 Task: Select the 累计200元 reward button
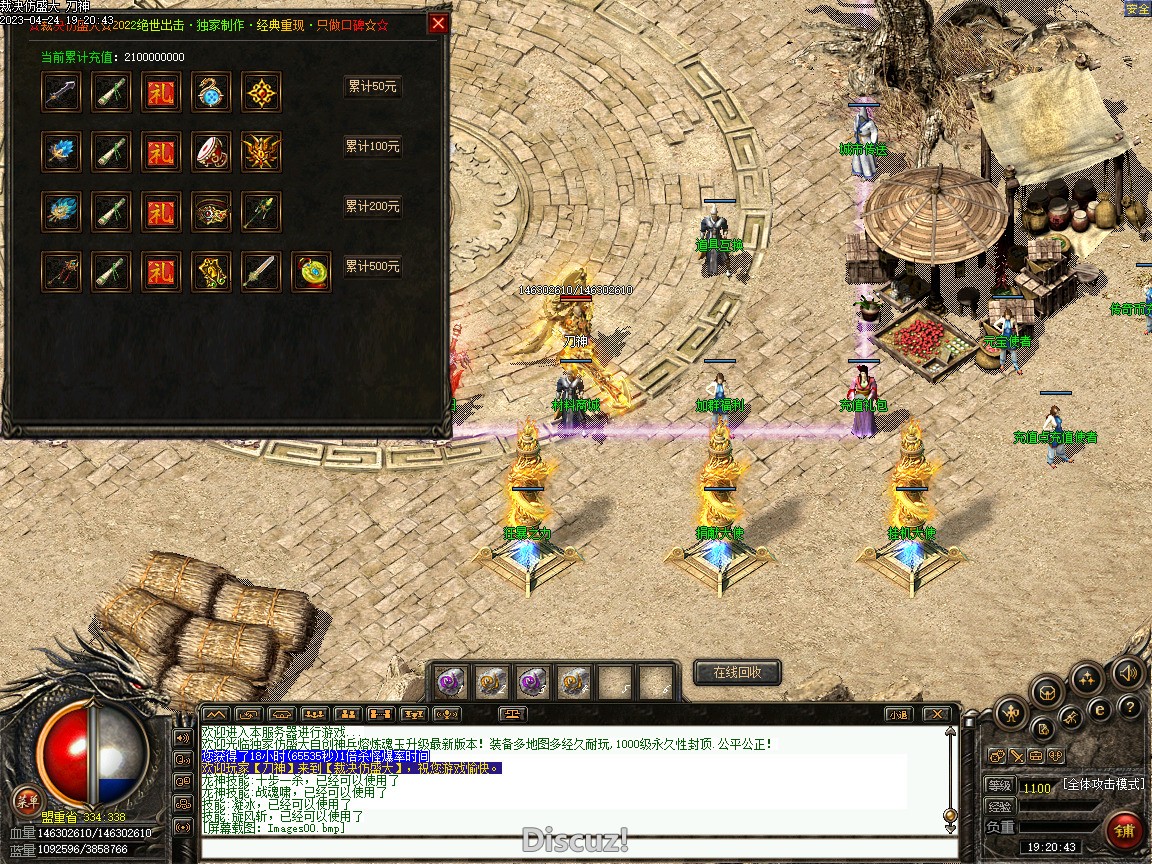372,207
